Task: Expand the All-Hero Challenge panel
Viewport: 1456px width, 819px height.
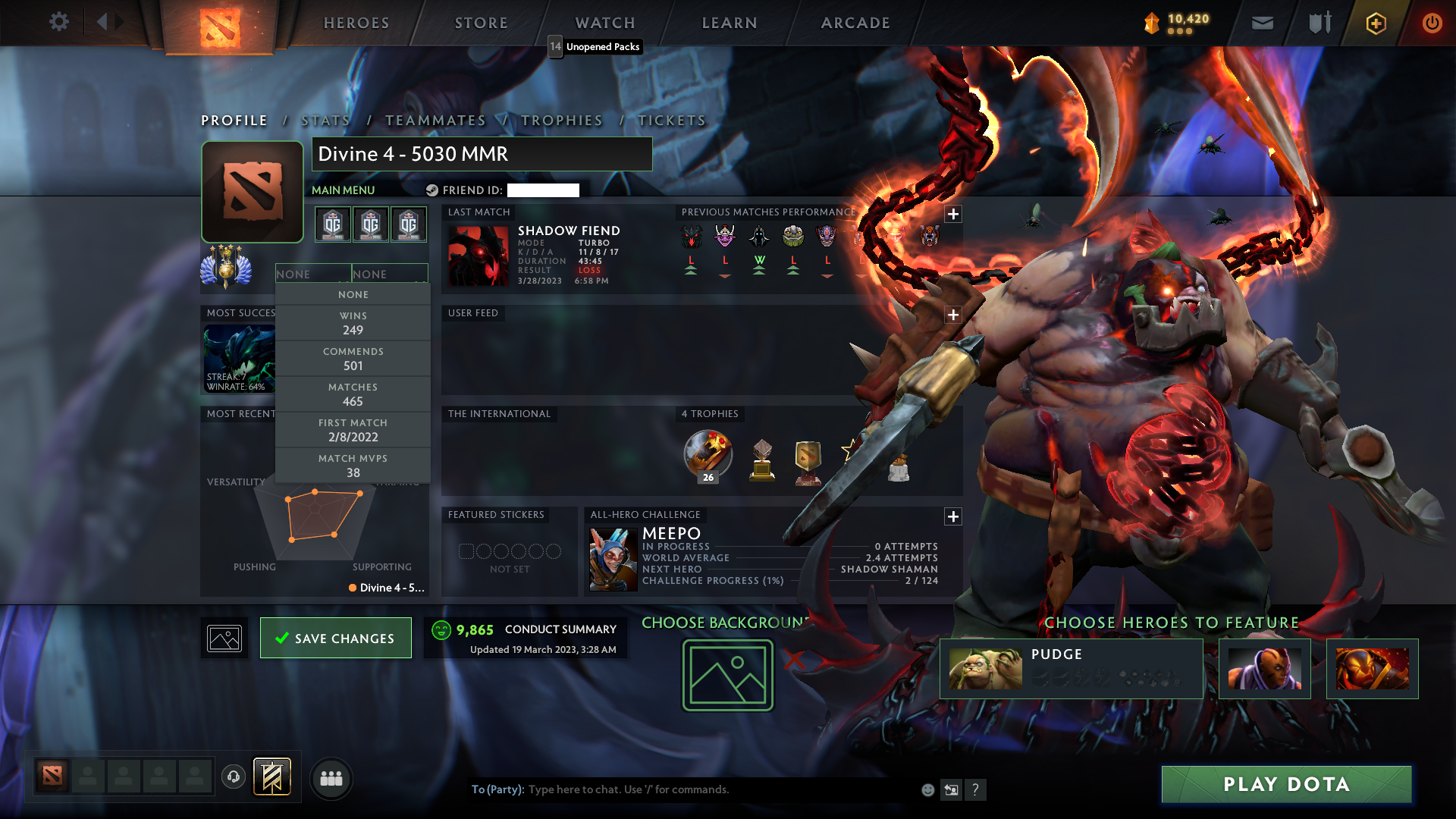Action: (x=953, y=516)
